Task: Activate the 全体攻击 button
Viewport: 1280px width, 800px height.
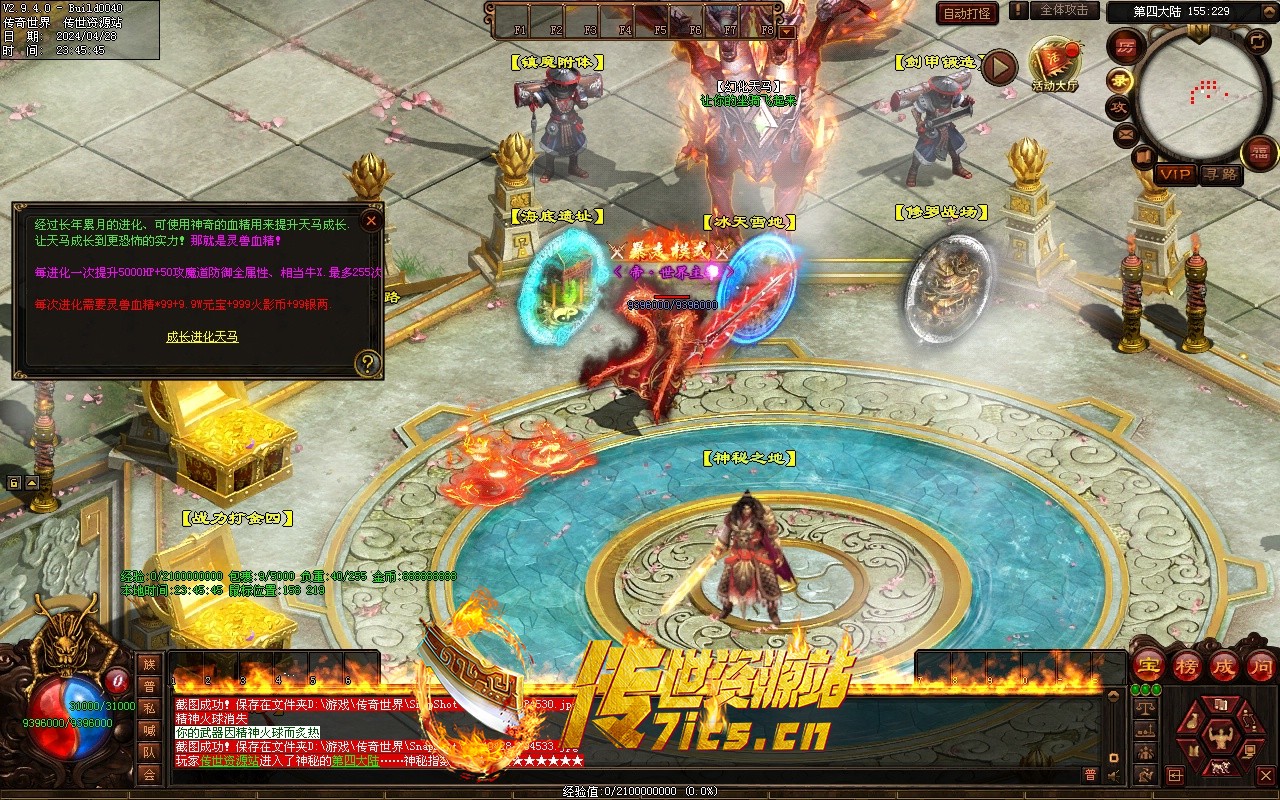Action: (1064, 10)
